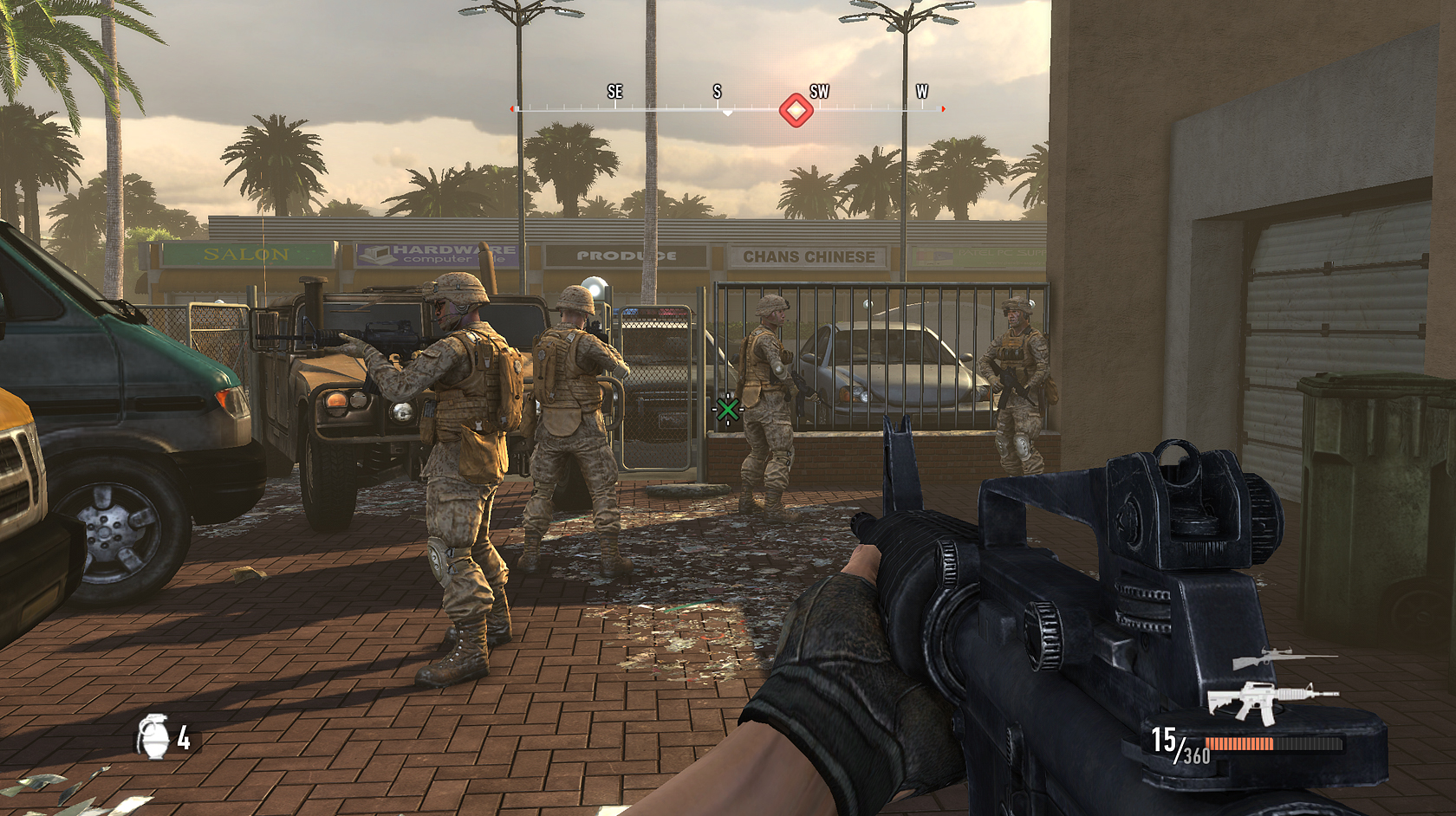Click the red marker on the compass's right edge
Image resolution: width=1456 pixels, height=816 pixels.
942,109
